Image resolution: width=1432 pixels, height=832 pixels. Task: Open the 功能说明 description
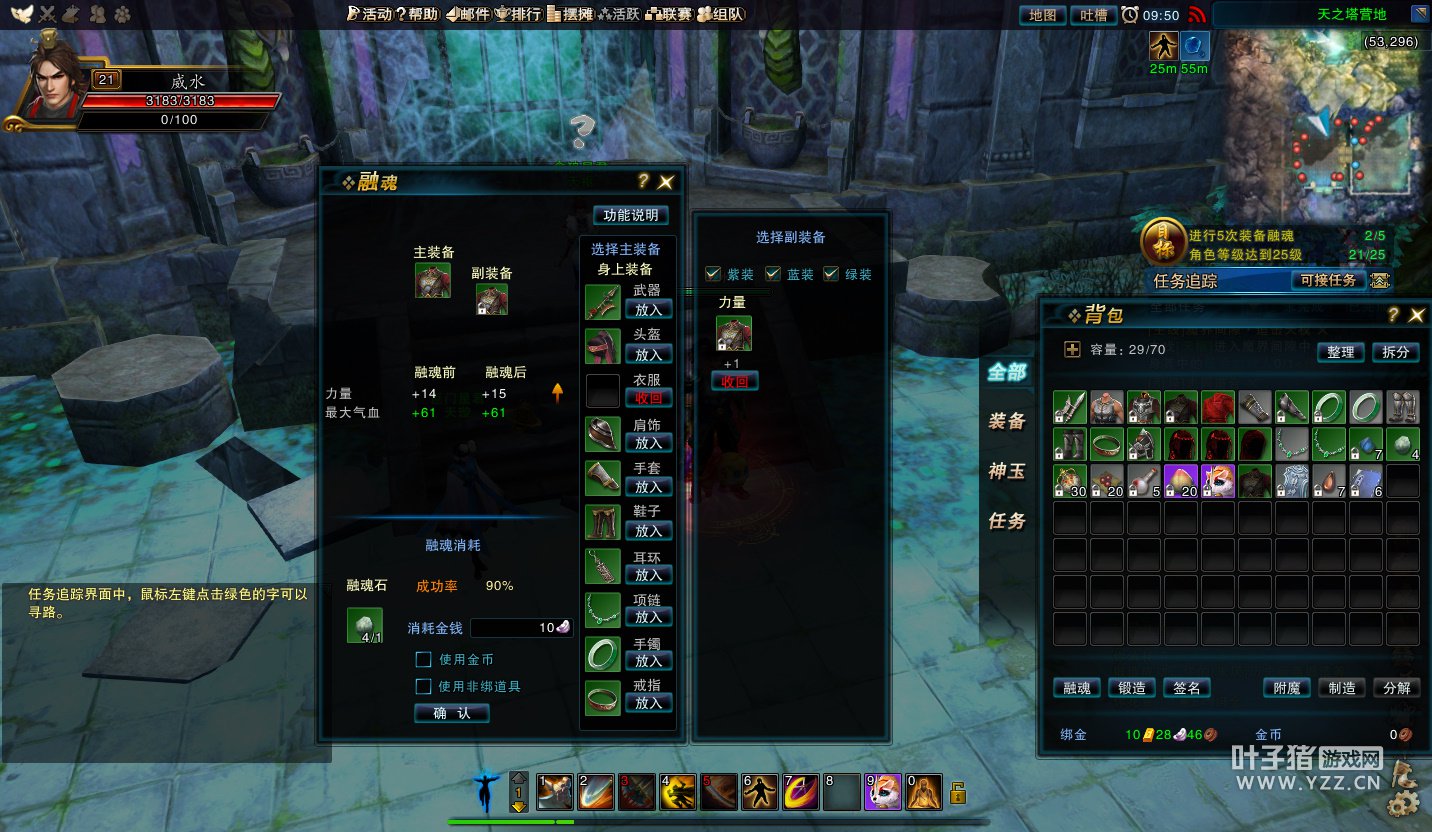(x=630, y=215)
